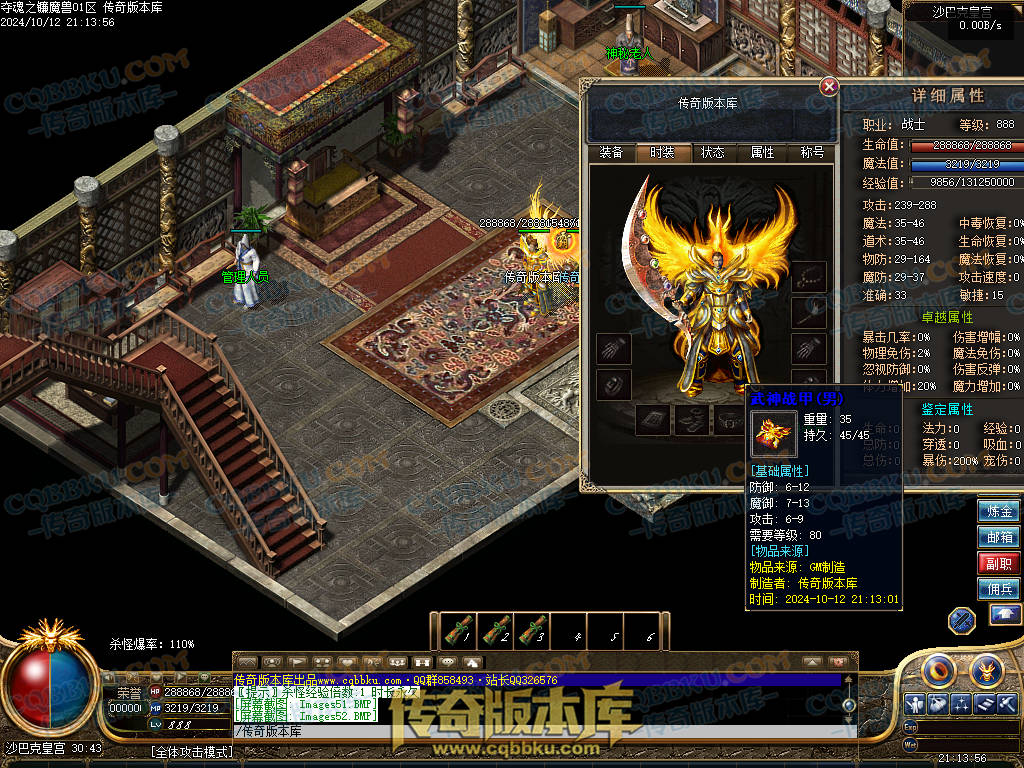Open the 状态 status tab
The image size is (1024, 768).
pos(712,153)
